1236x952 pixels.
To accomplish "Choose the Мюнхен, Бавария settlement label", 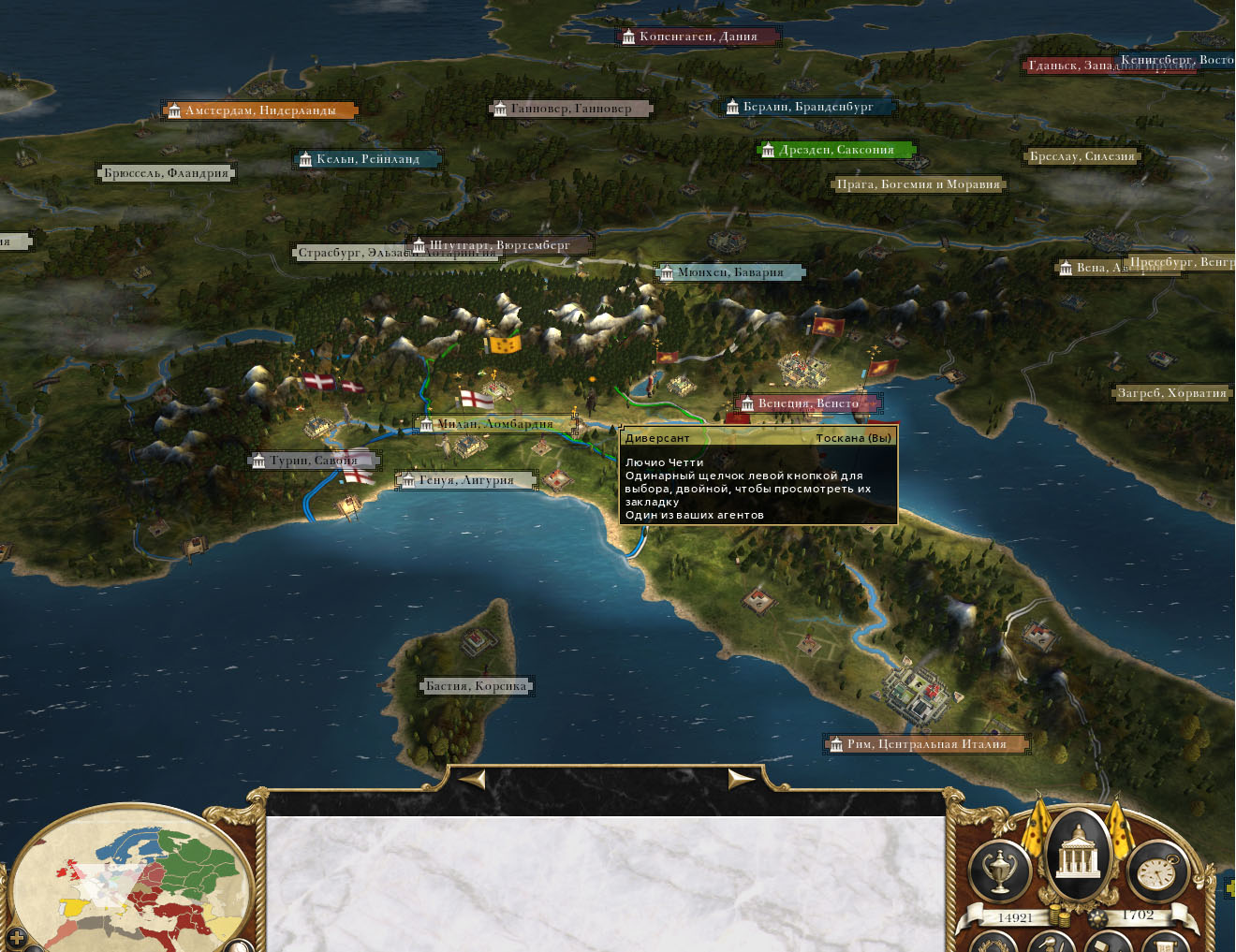I will pos(729,272).
